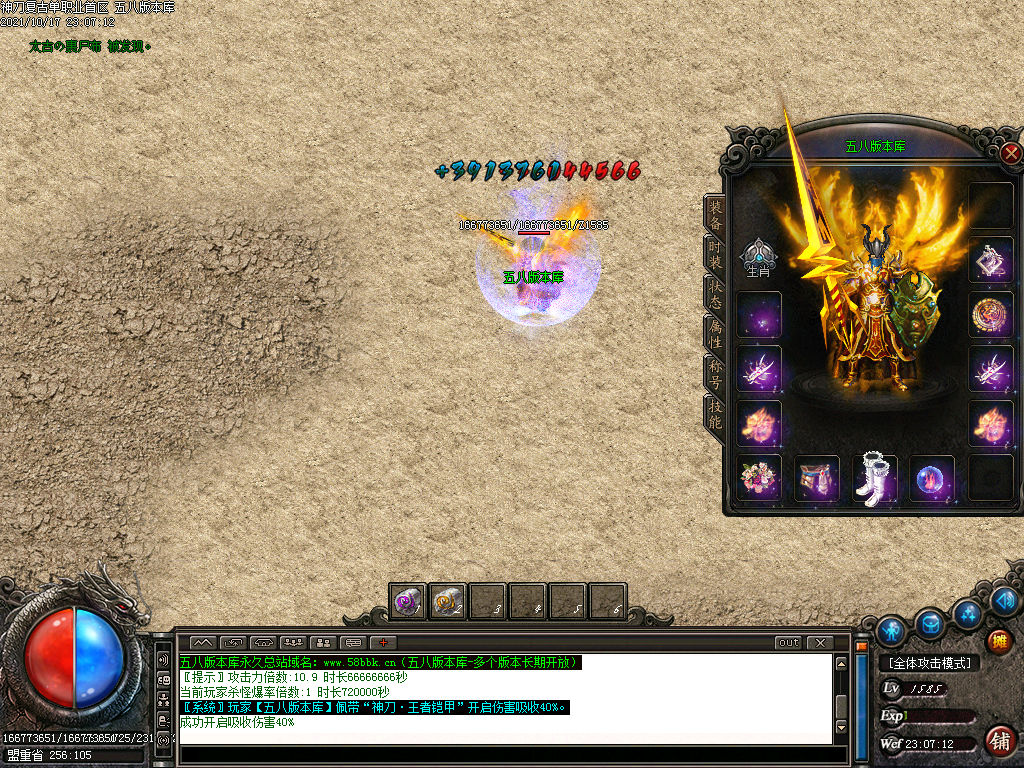
Task: Open the round red 铺 shop button
Action: 999,740
